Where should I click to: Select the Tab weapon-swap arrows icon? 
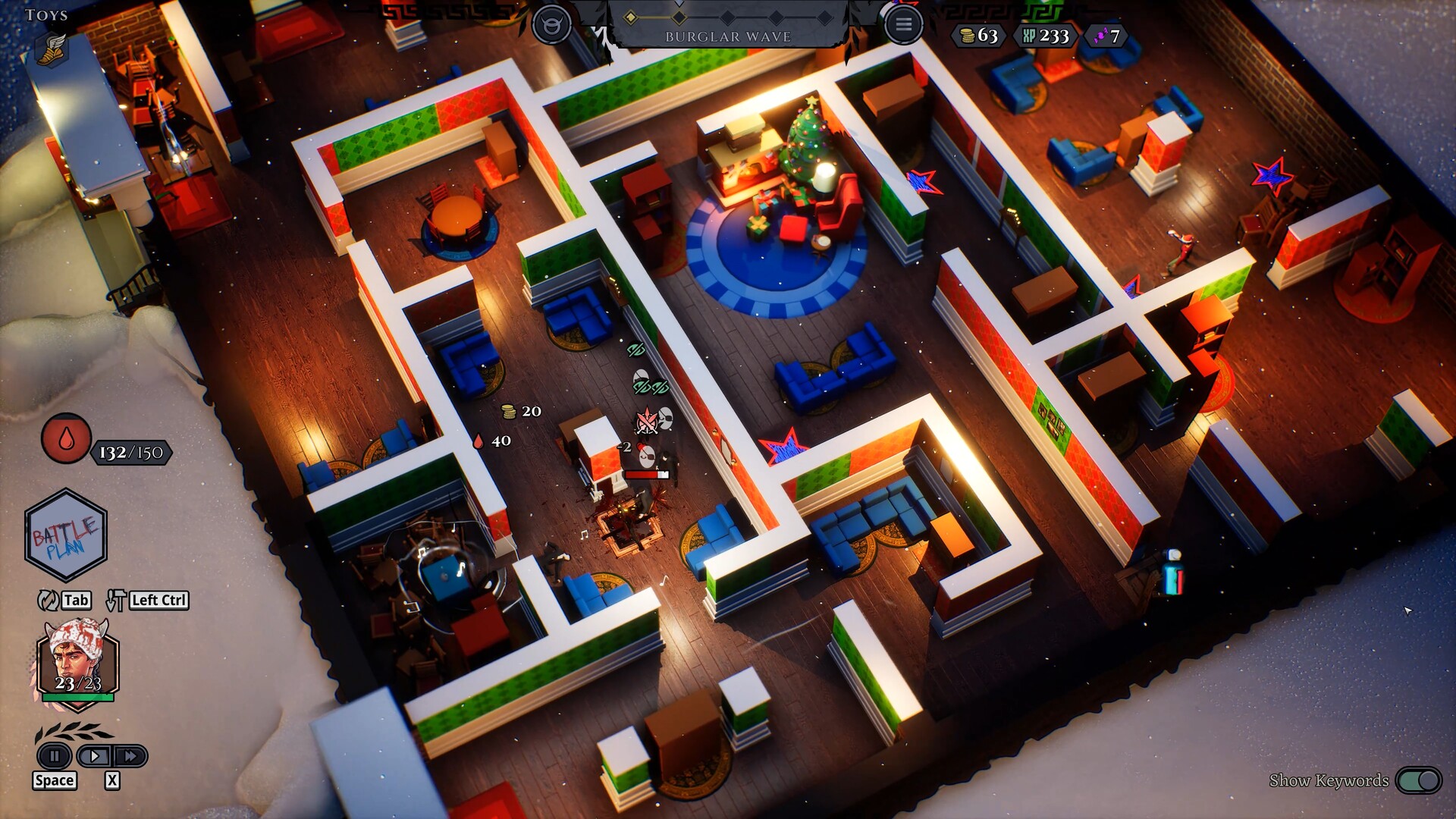pos(48,600)
